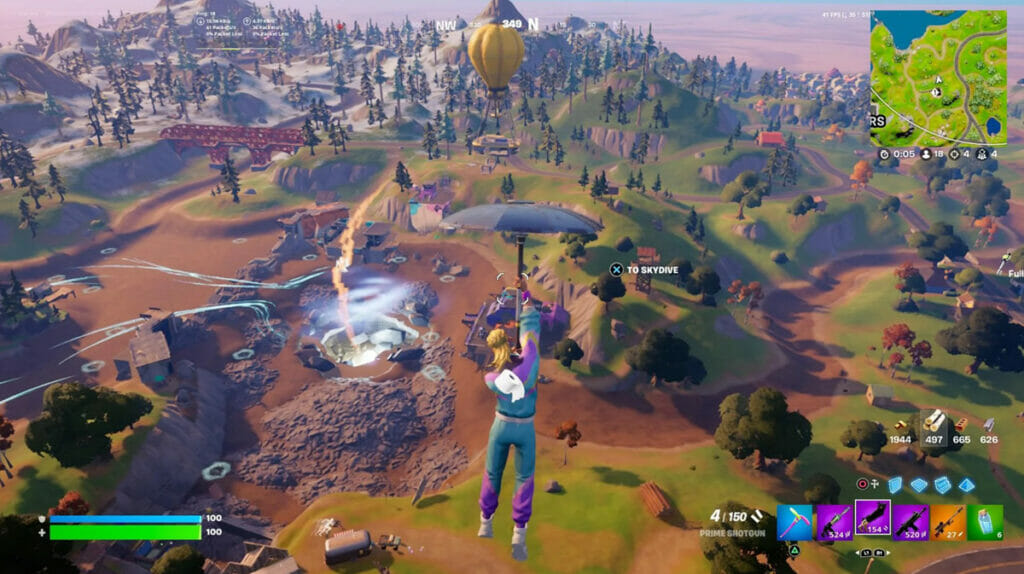This screenshot has height=574, width=1024.
Task: Switch to the orange sniper rifle slot
Action: (x=948, y=521)
